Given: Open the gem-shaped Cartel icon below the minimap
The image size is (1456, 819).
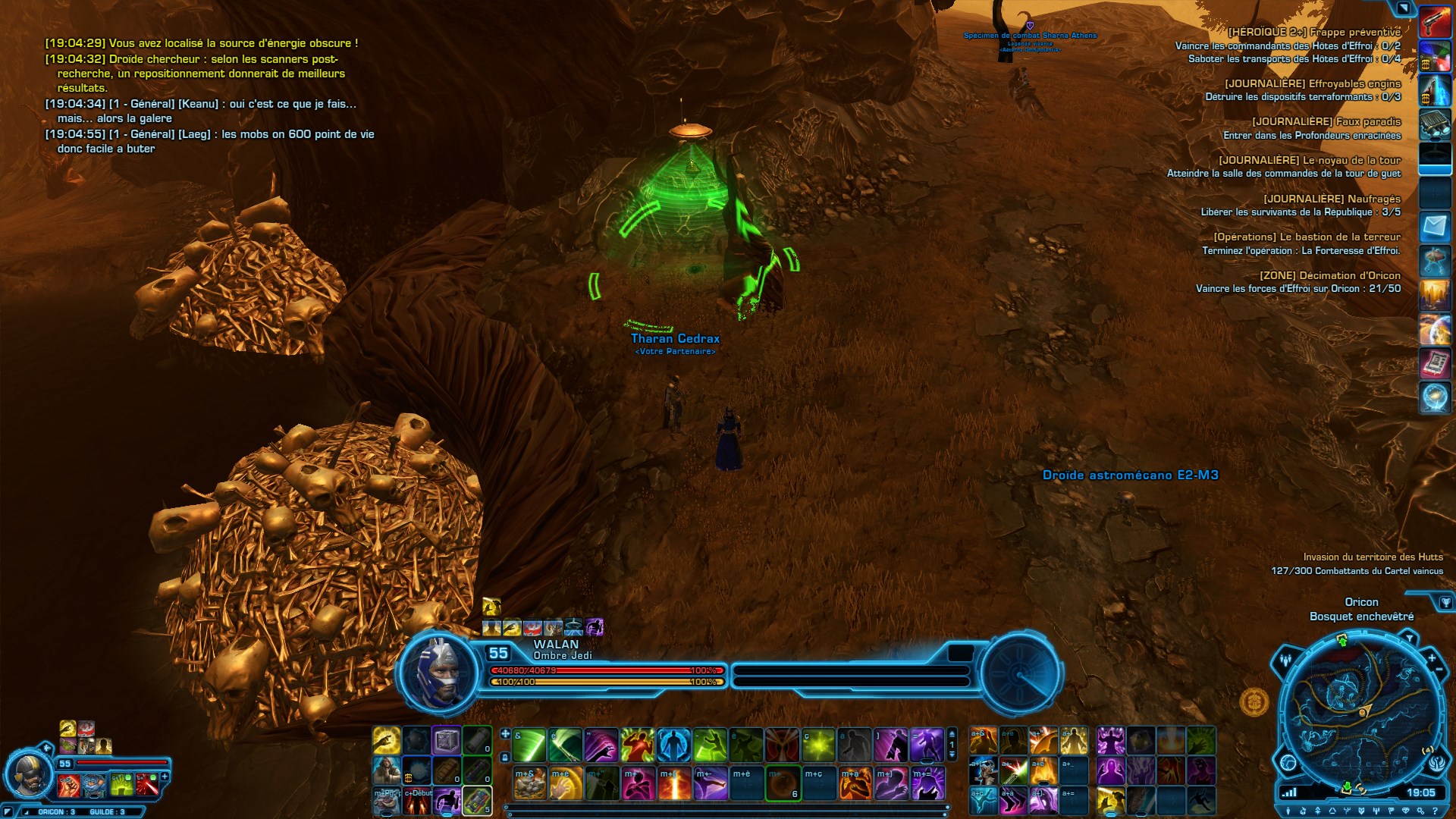Looking at the screenshot, I should pos(1405,811).
